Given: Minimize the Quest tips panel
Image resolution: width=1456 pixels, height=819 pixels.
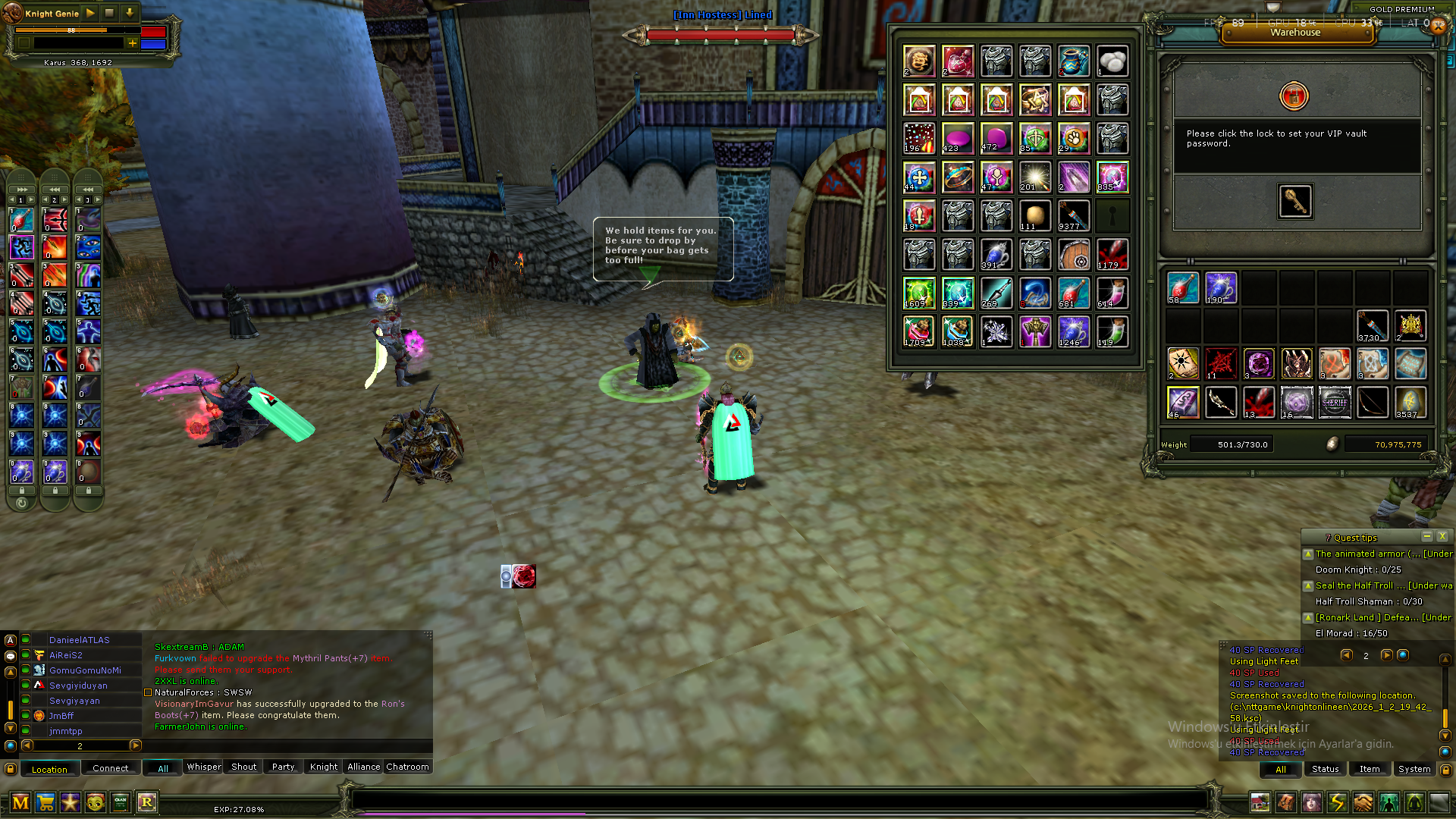Looking at the screenshot, I should 1426,537.
